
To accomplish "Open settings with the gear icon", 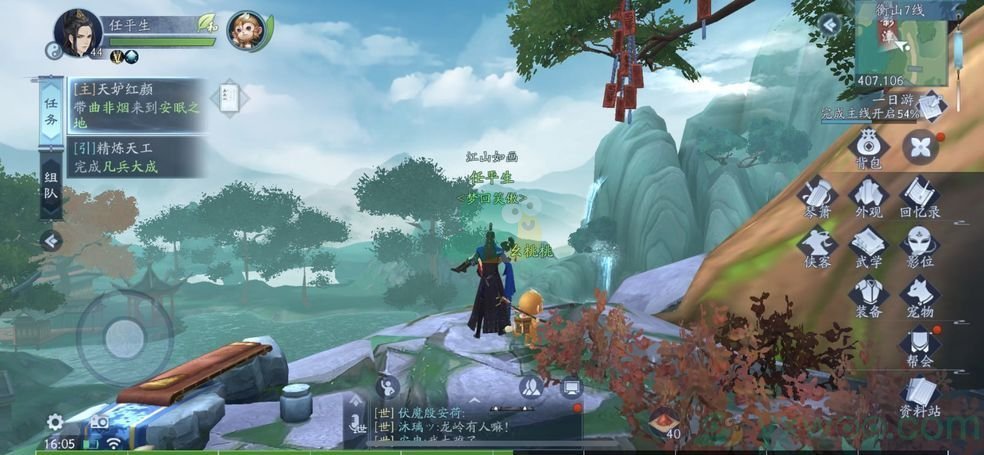I will 55,422.
